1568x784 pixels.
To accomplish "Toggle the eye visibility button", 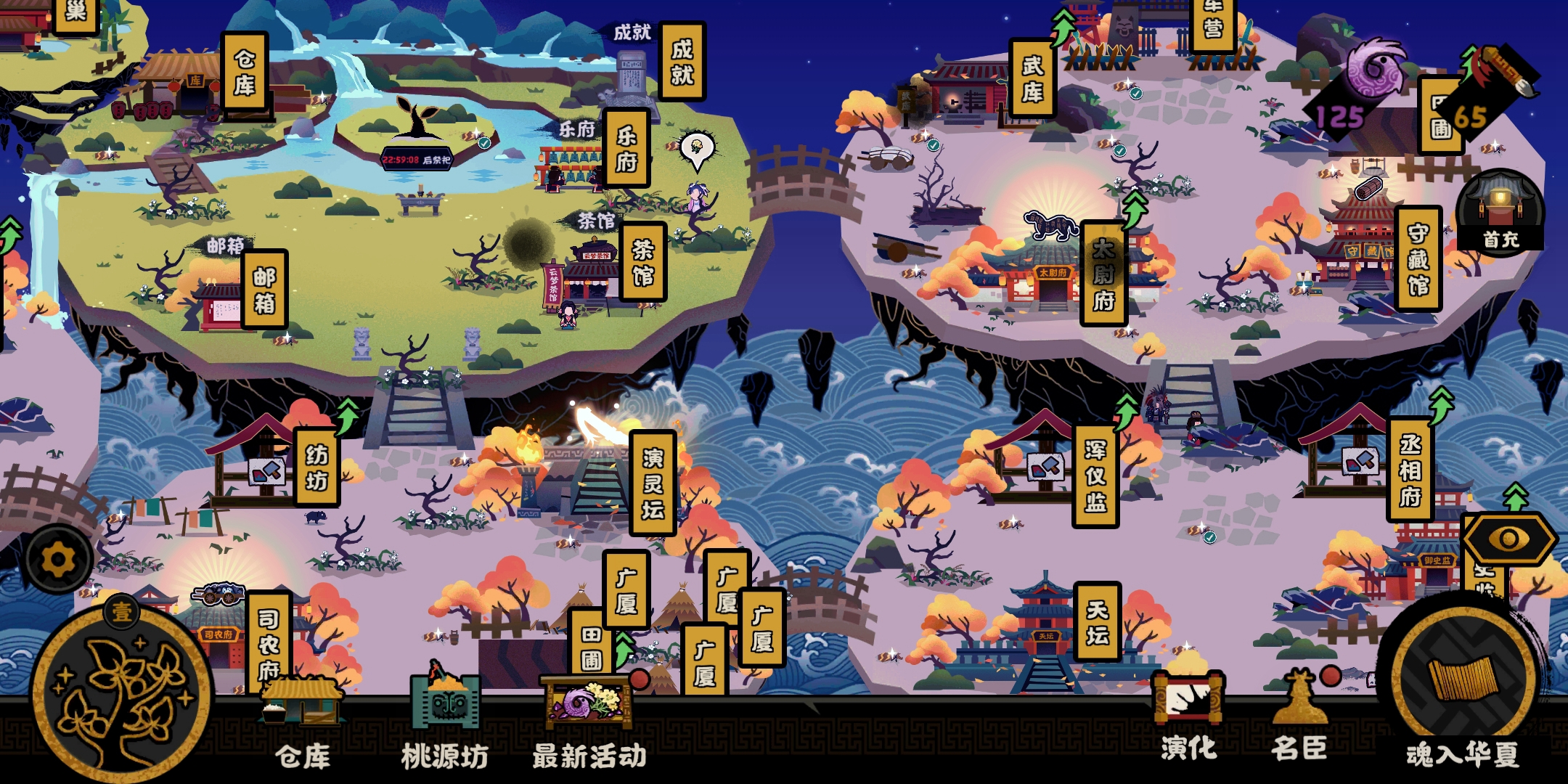I will click(1508, 539).
